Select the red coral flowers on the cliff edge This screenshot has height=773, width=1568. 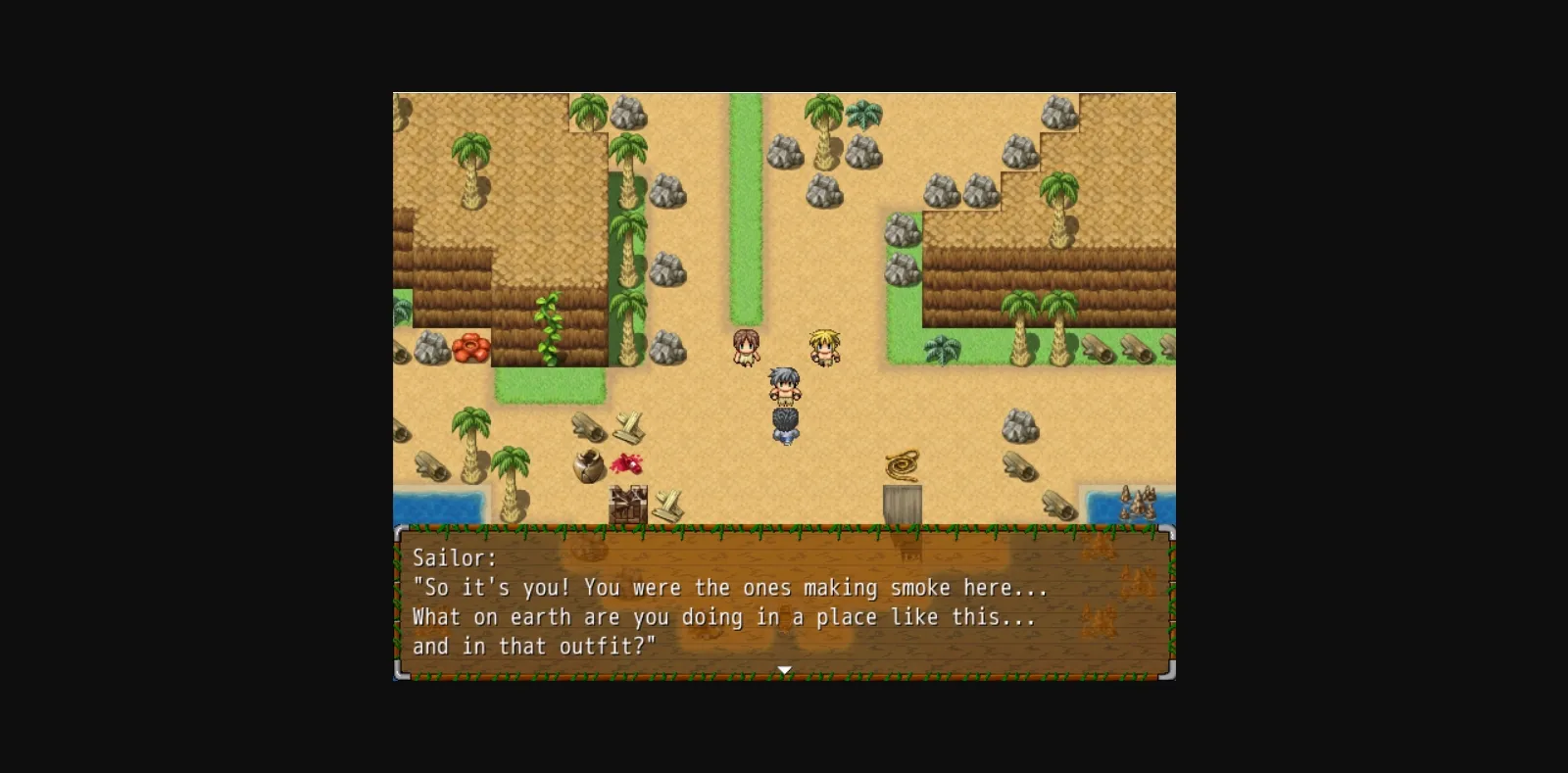pyautogui.click(x=470, y=350)
